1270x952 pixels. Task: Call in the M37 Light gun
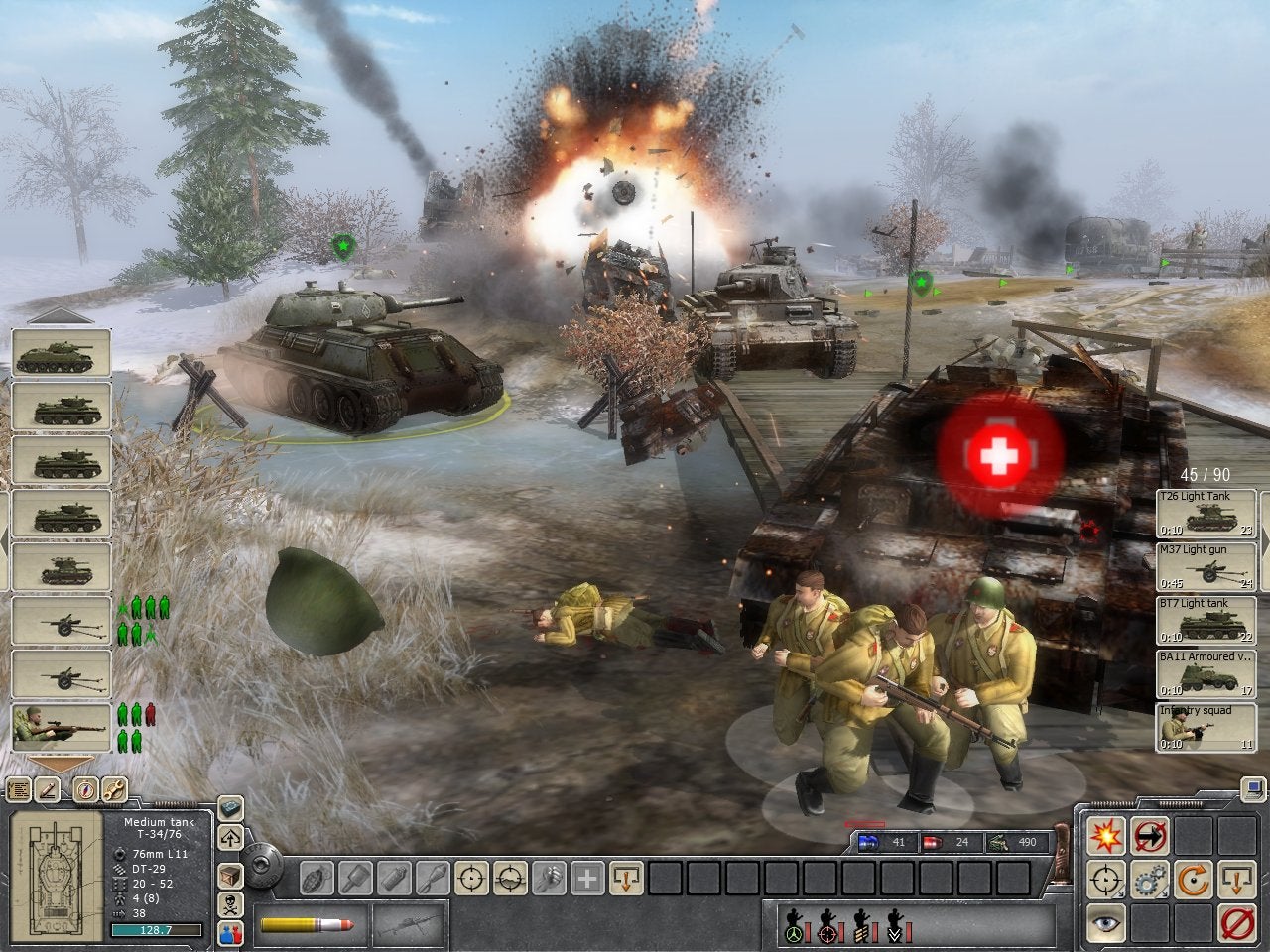1206,566
